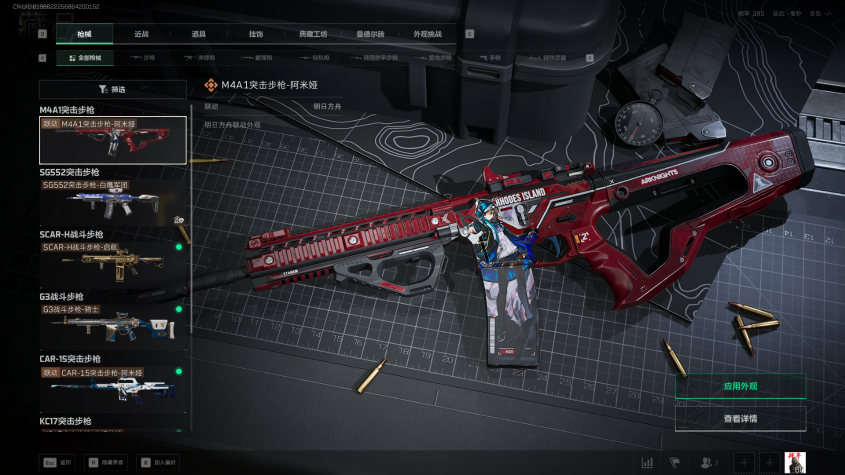Open the 典藏工坊 tab
845x475 pixels.
coord(313,33)
